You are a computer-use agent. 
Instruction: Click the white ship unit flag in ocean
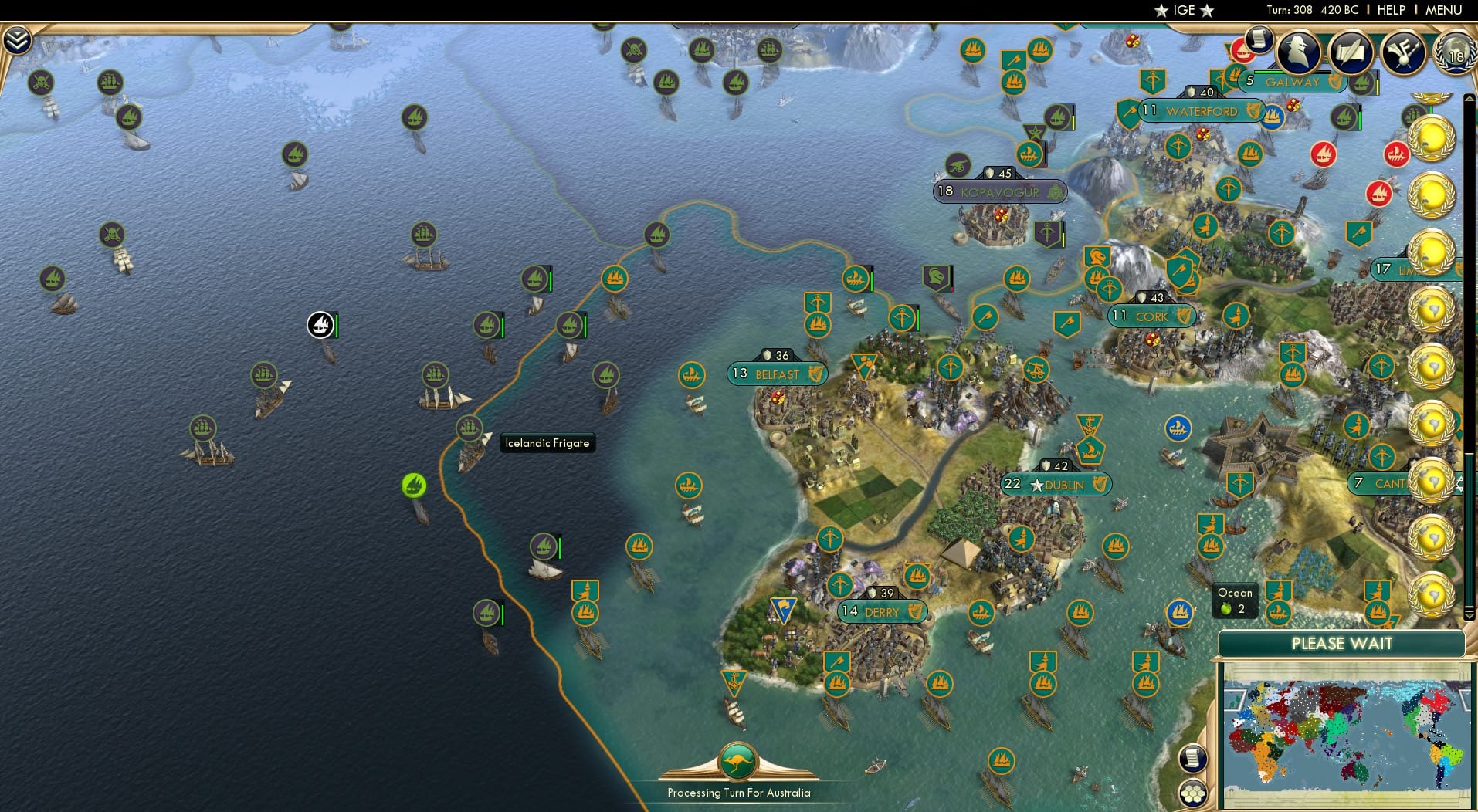tap(321, 326)
